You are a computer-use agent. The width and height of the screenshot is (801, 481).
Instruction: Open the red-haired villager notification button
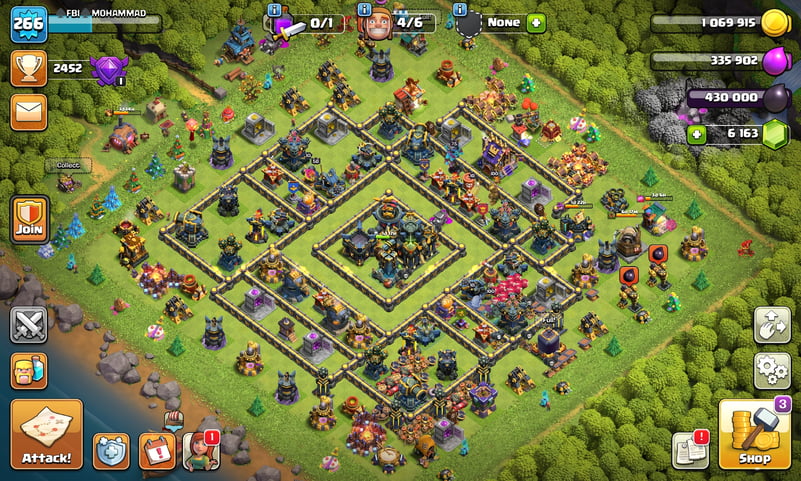[200, 451]
